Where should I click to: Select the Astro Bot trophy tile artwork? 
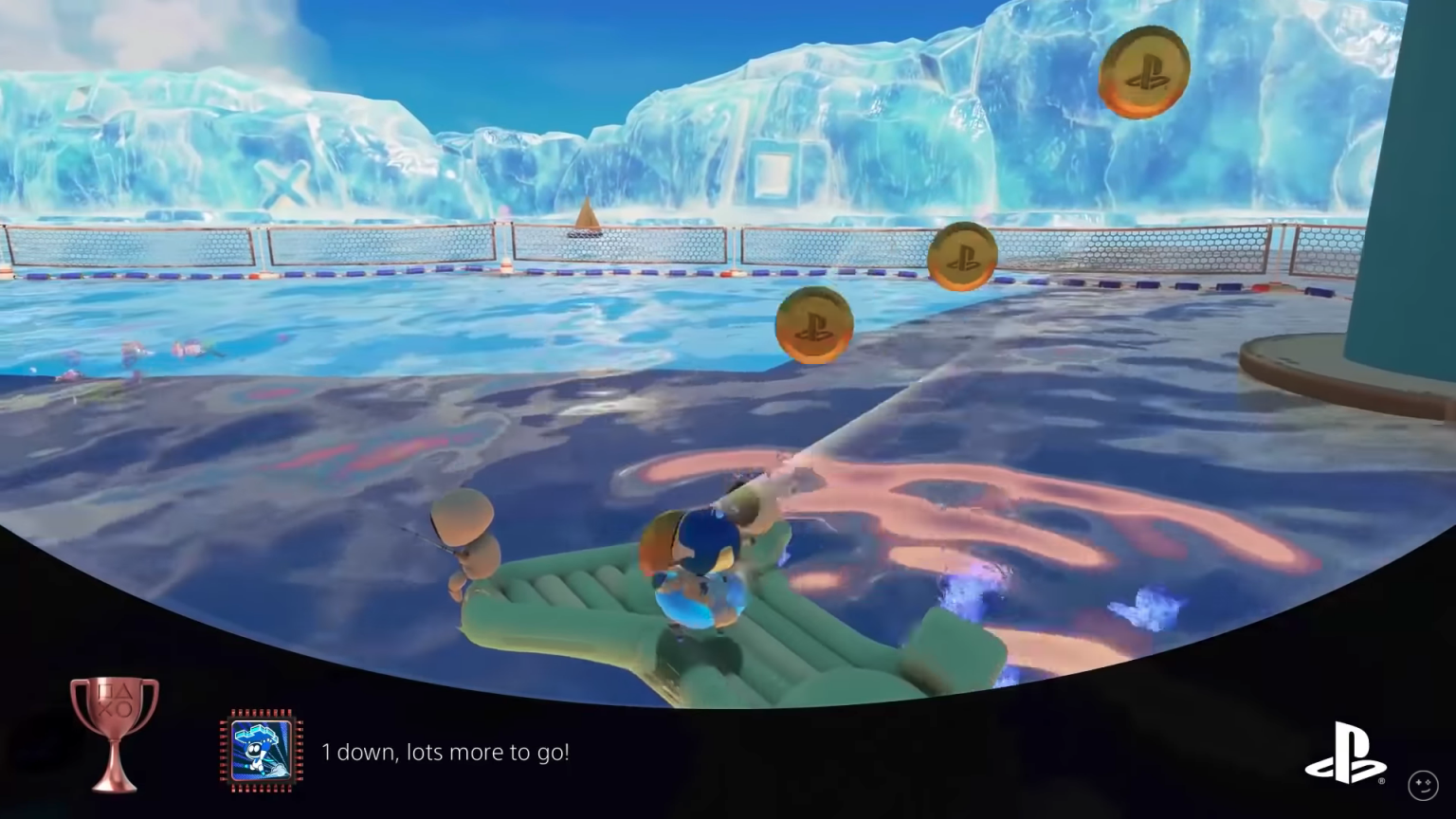(x=262, y=752)
